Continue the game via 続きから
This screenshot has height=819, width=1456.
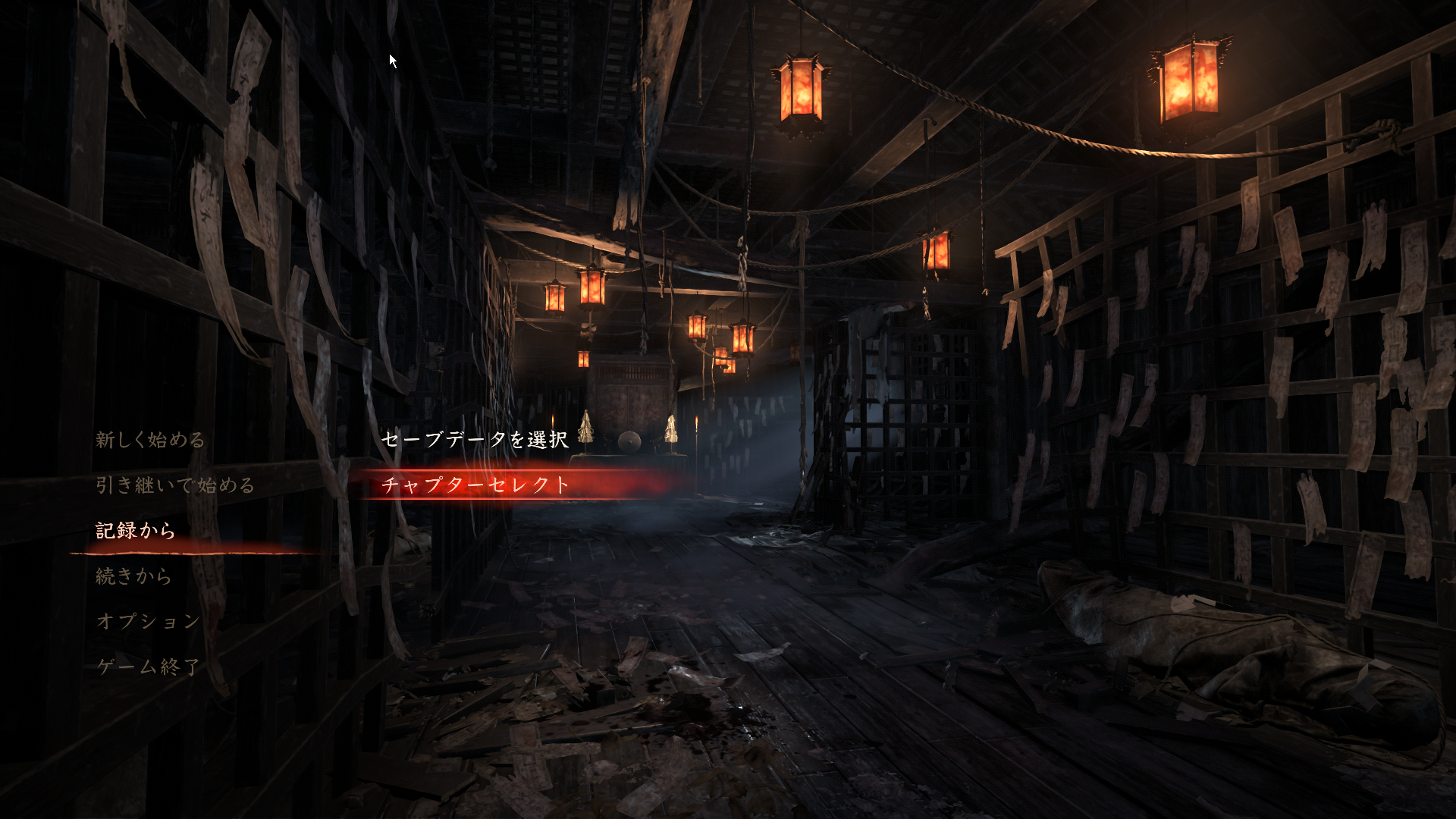133,576
